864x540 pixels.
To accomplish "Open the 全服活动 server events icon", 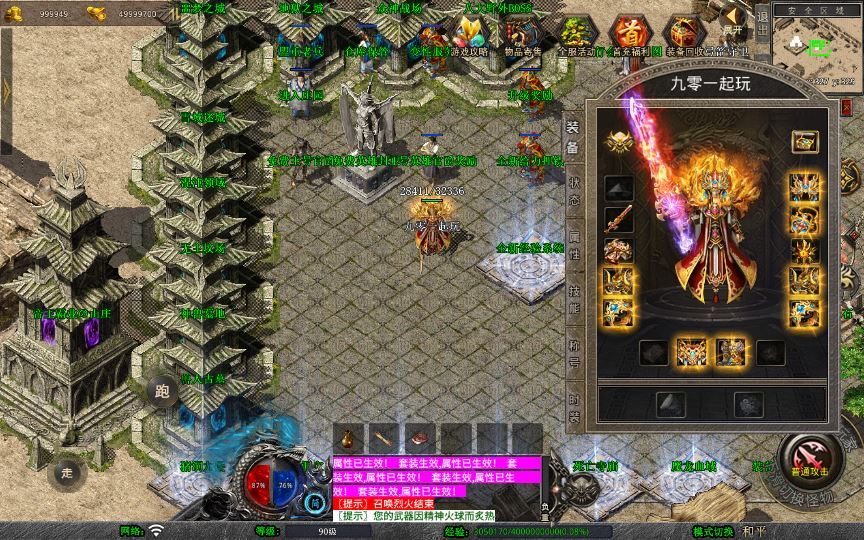I will [x=575, y=34].
